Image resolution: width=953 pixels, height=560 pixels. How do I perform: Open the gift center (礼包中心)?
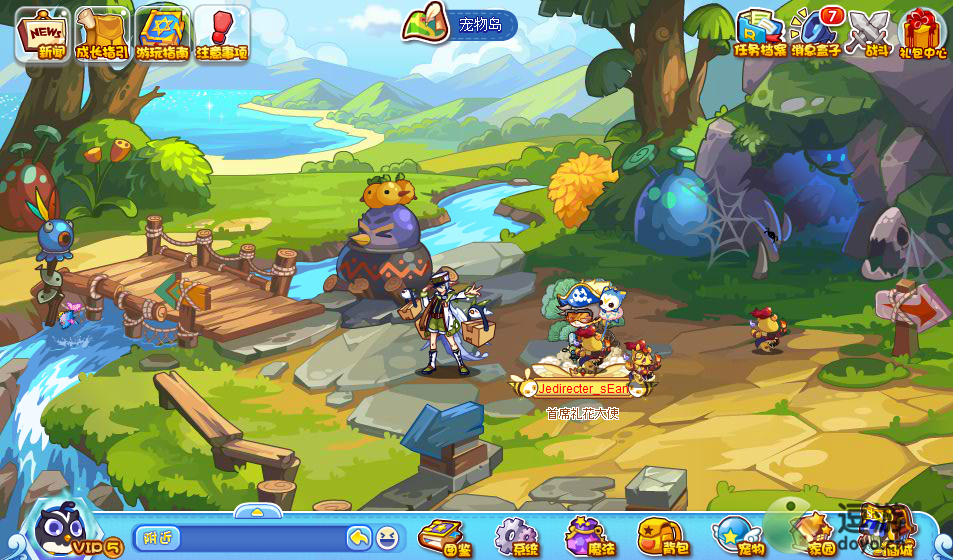[922, 32]
